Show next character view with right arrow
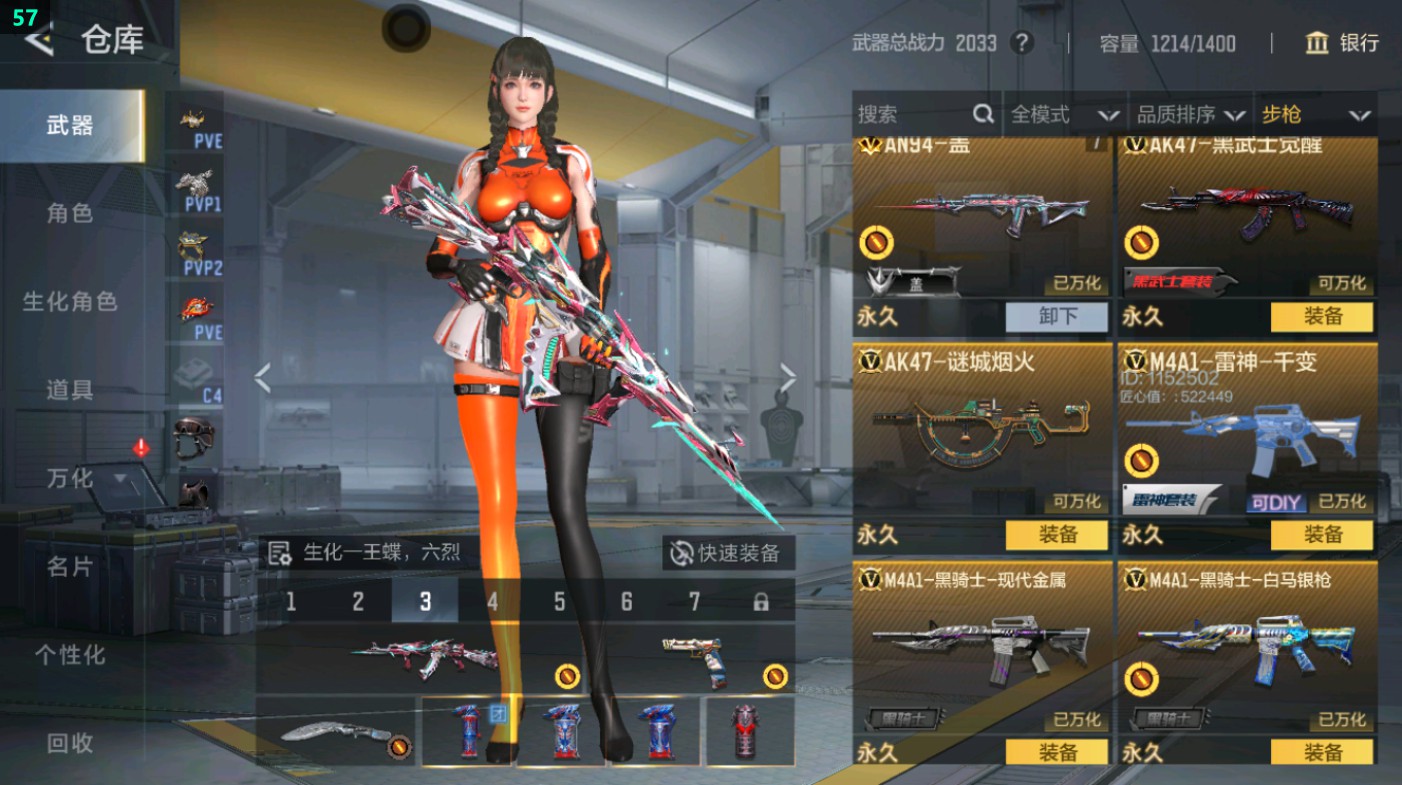 pyautogui.click(x=788, y=378)
